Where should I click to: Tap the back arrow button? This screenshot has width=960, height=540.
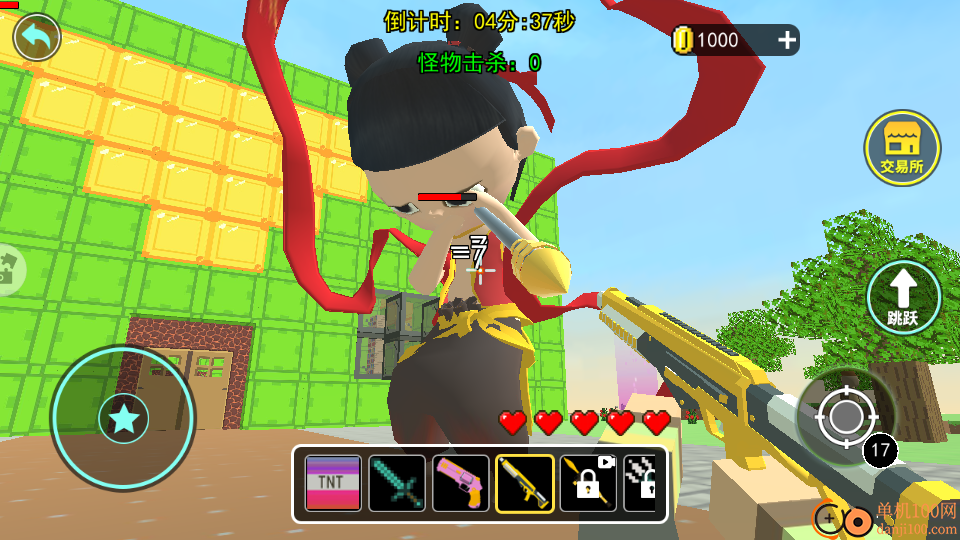[37, 38]
